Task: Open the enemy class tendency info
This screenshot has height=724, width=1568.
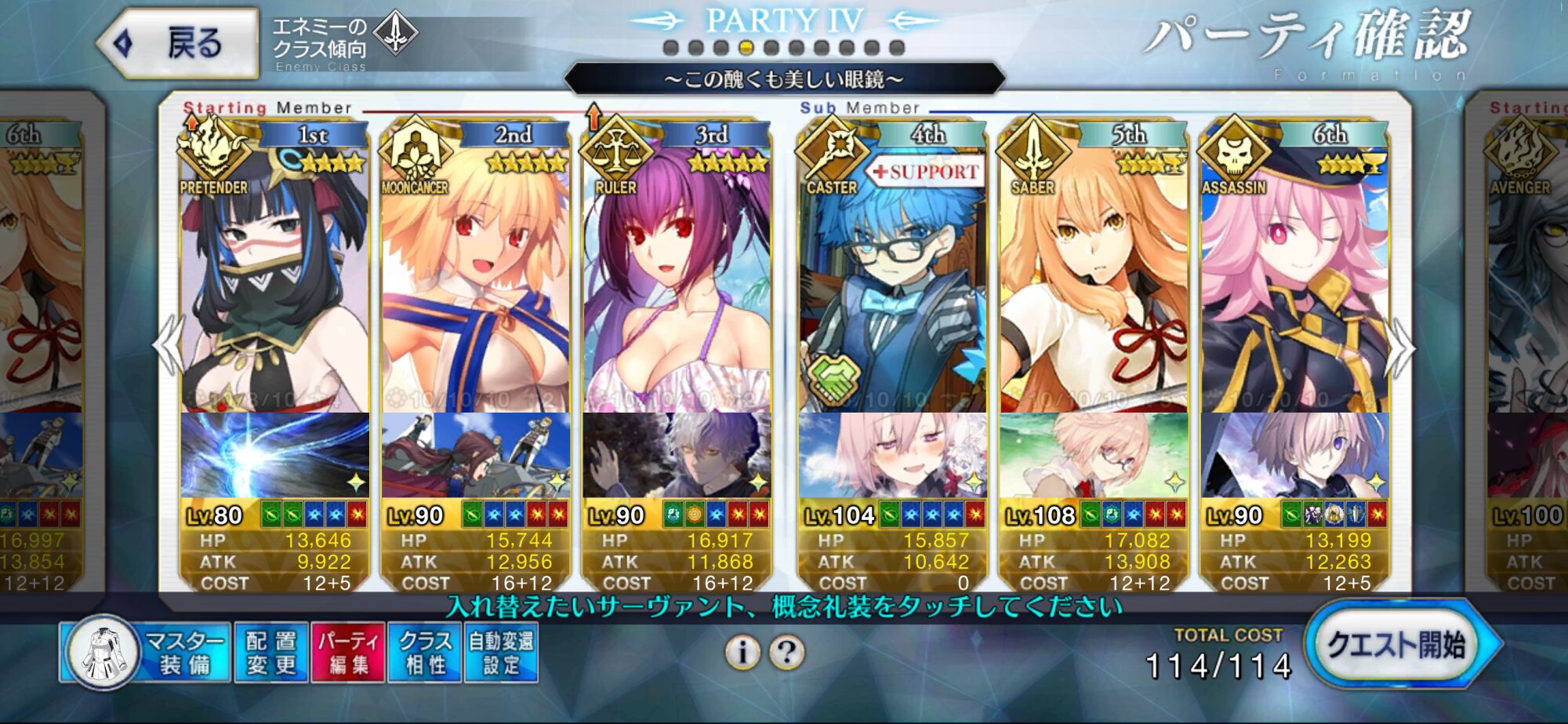Action: coord(343,43)
